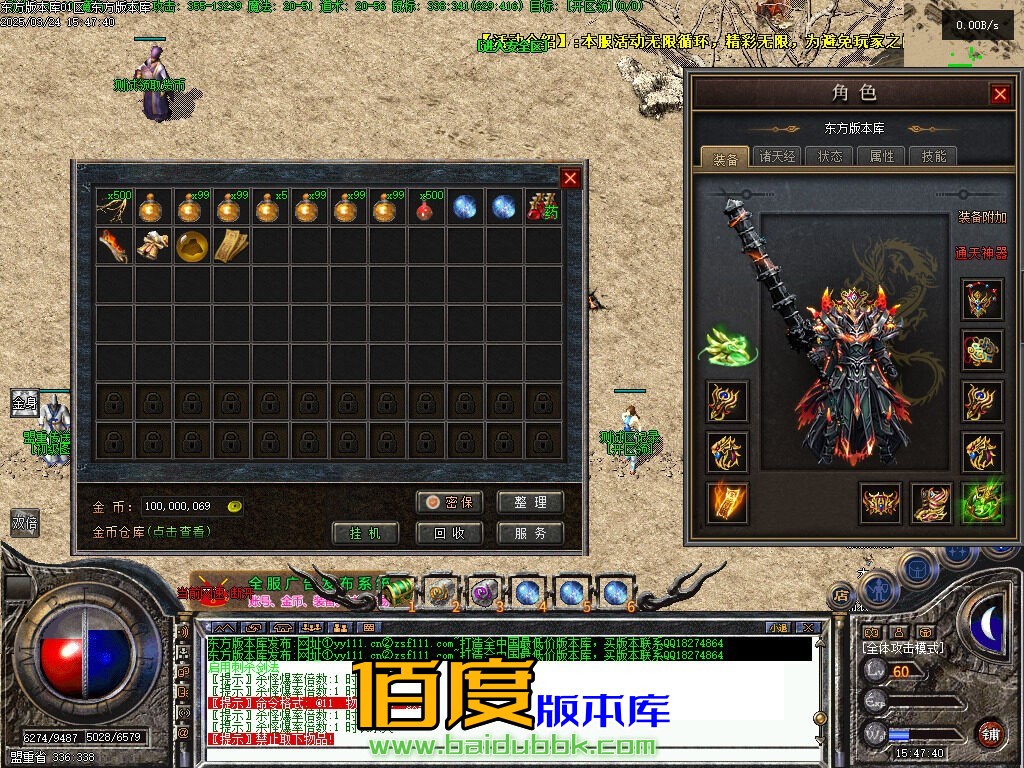Viewport: 1024px width, 768px height.
Task: Click the 回收 recycle button
Action: (449, 533)
